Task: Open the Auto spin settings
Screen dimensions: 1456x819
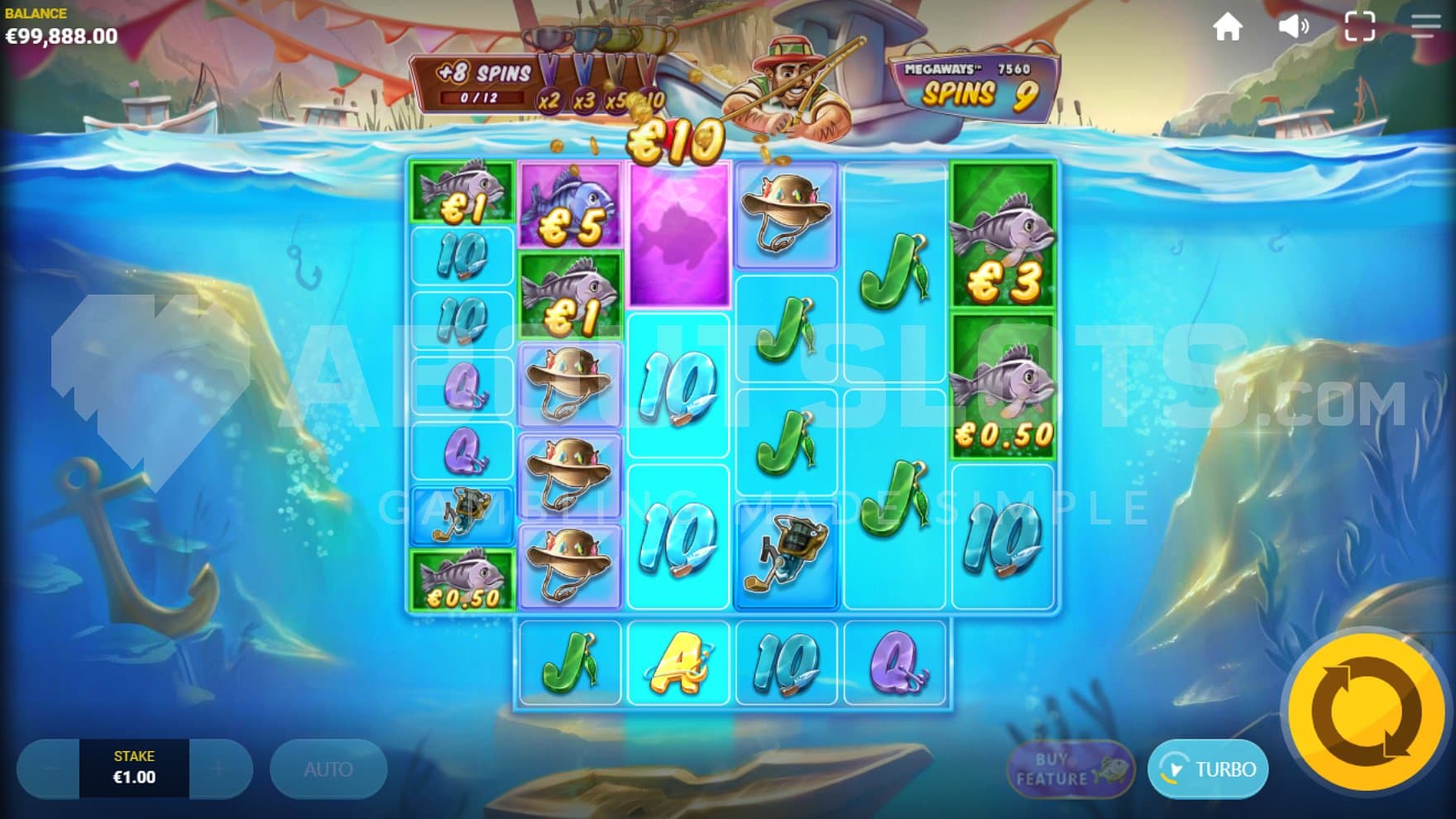Action: click(328, 769)
